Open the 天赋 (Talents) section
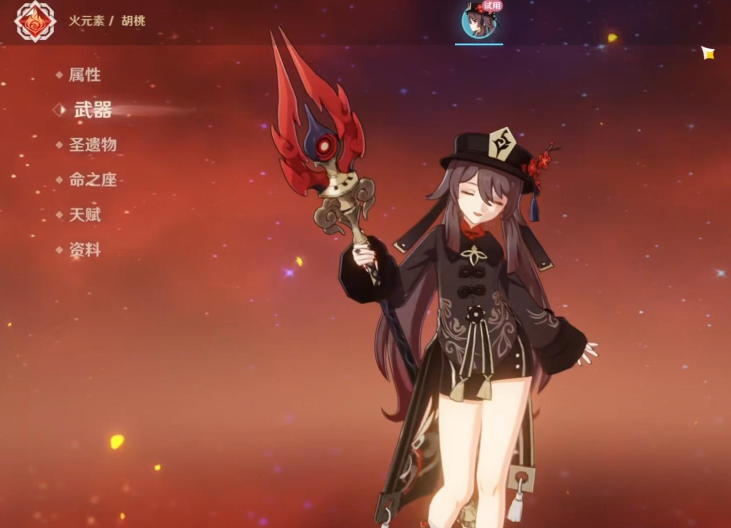The image size is (731, 528). [84, 215]
